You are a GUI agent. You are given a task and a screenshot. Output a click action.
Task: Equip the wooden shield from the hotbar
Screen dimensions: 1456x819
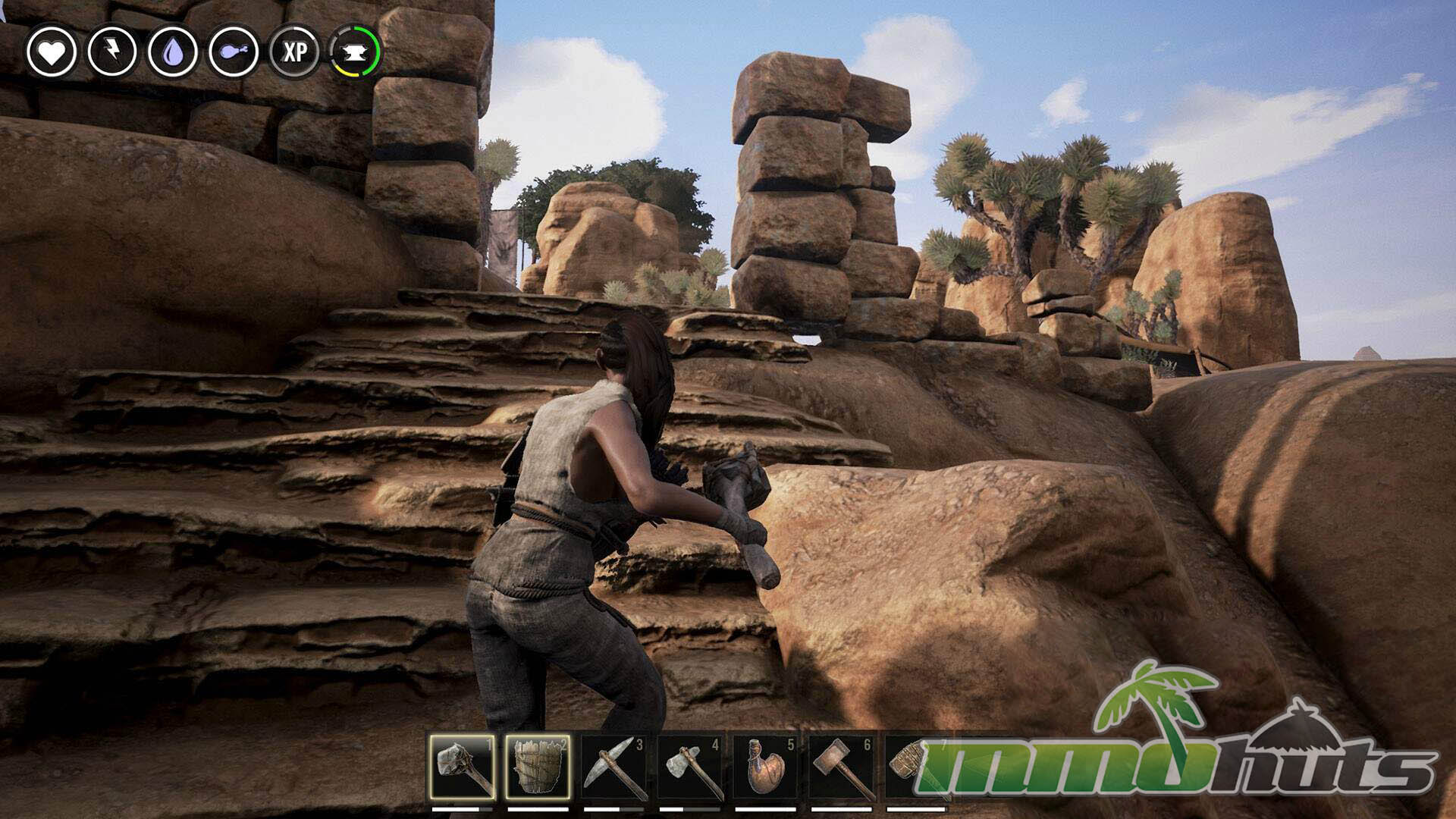click(538, 767)
